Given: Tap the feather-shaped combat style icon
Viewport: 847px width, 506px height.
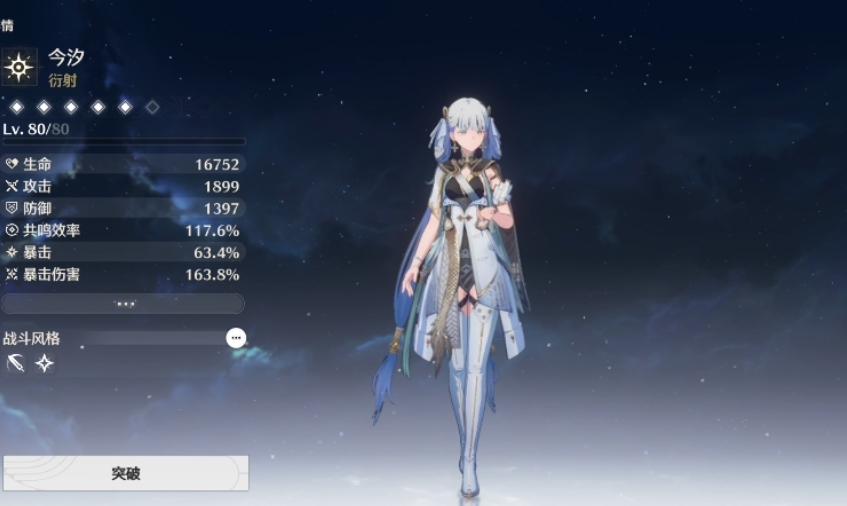Looking at the screenshot, I should pyautogui.click(x=15, y=364).
